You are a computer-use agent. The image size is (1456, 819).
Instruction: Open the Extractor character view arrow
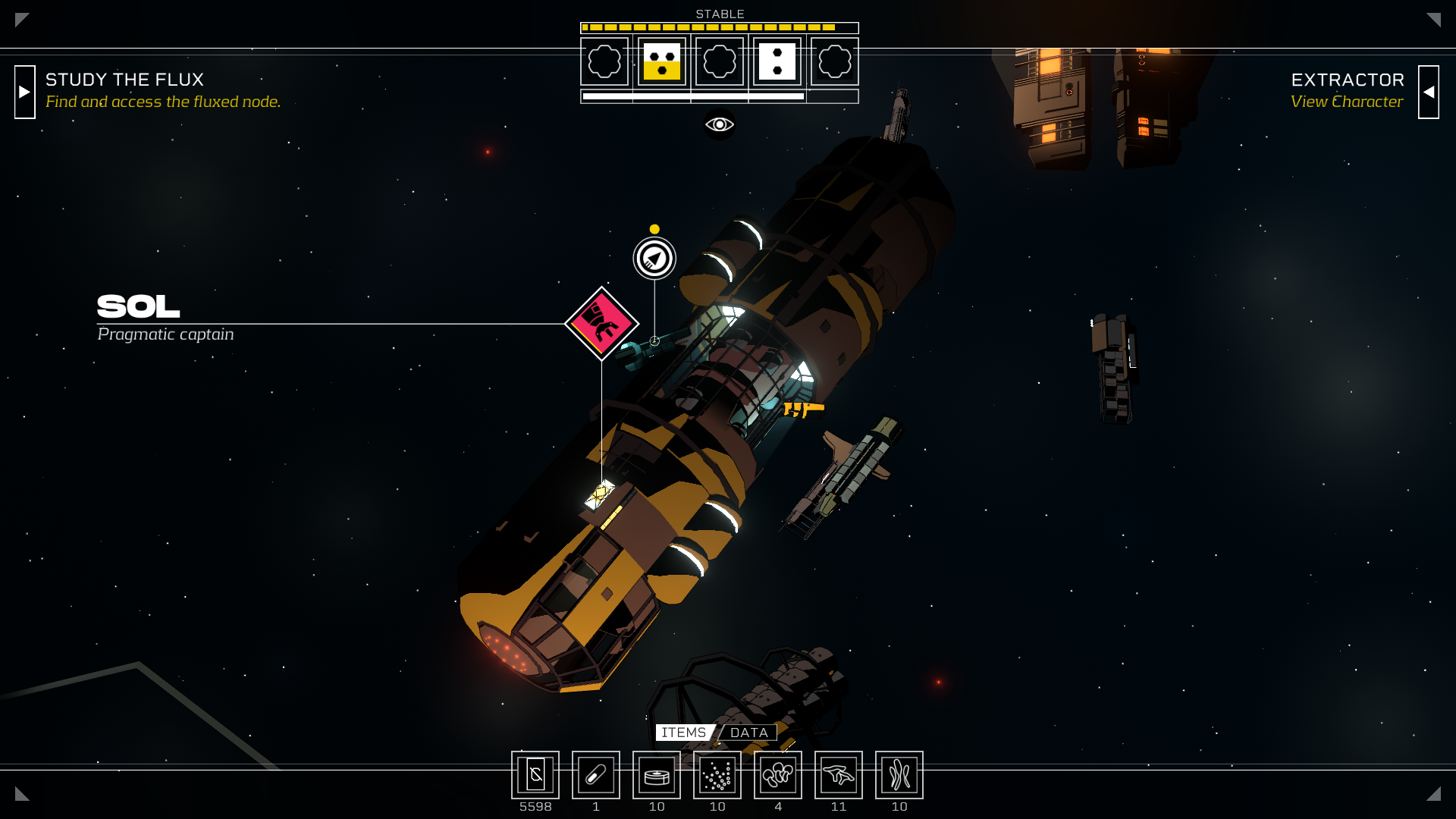(x=1428, y=92)
